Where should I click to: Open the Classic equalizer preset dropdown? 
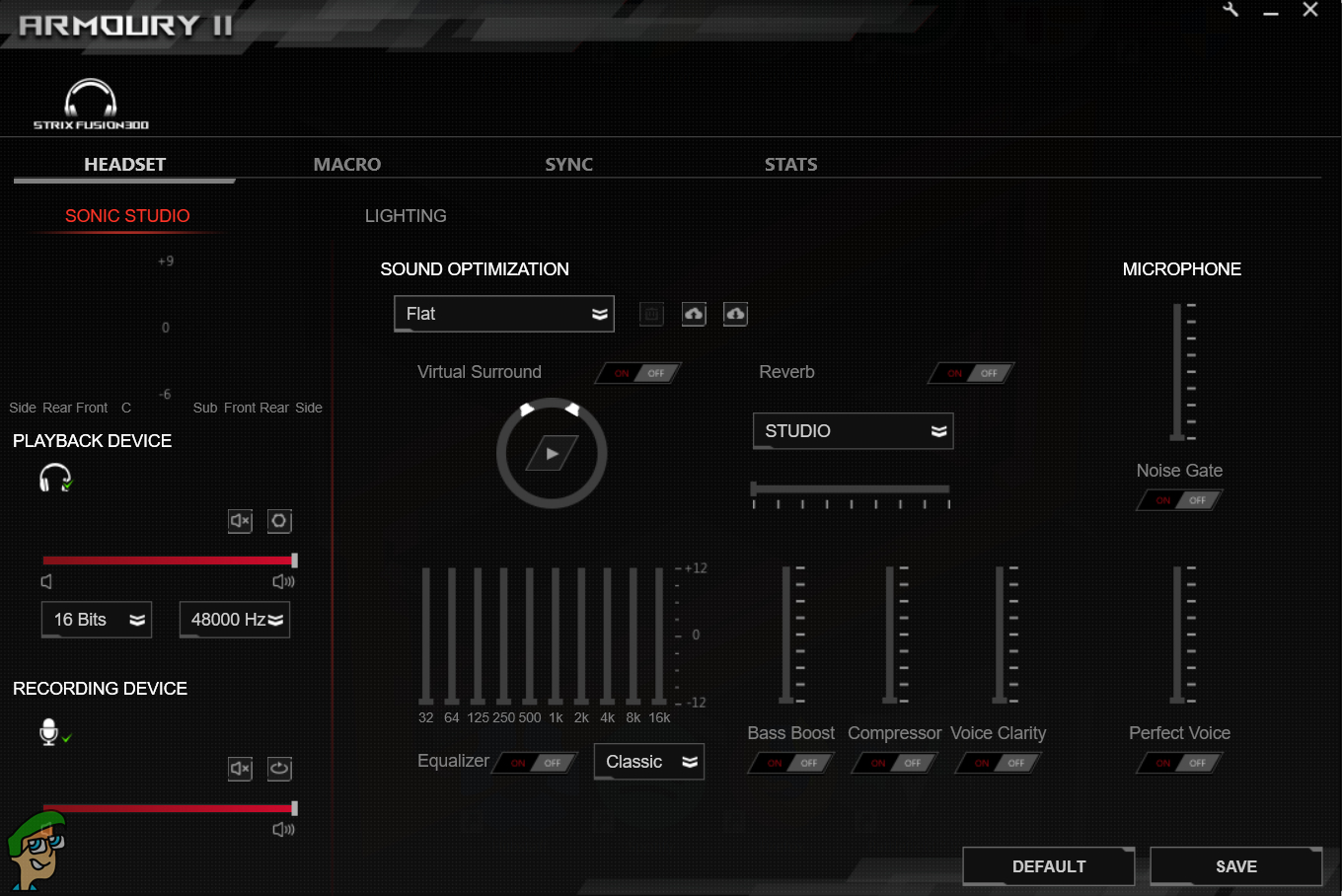(x=649, y=762)
